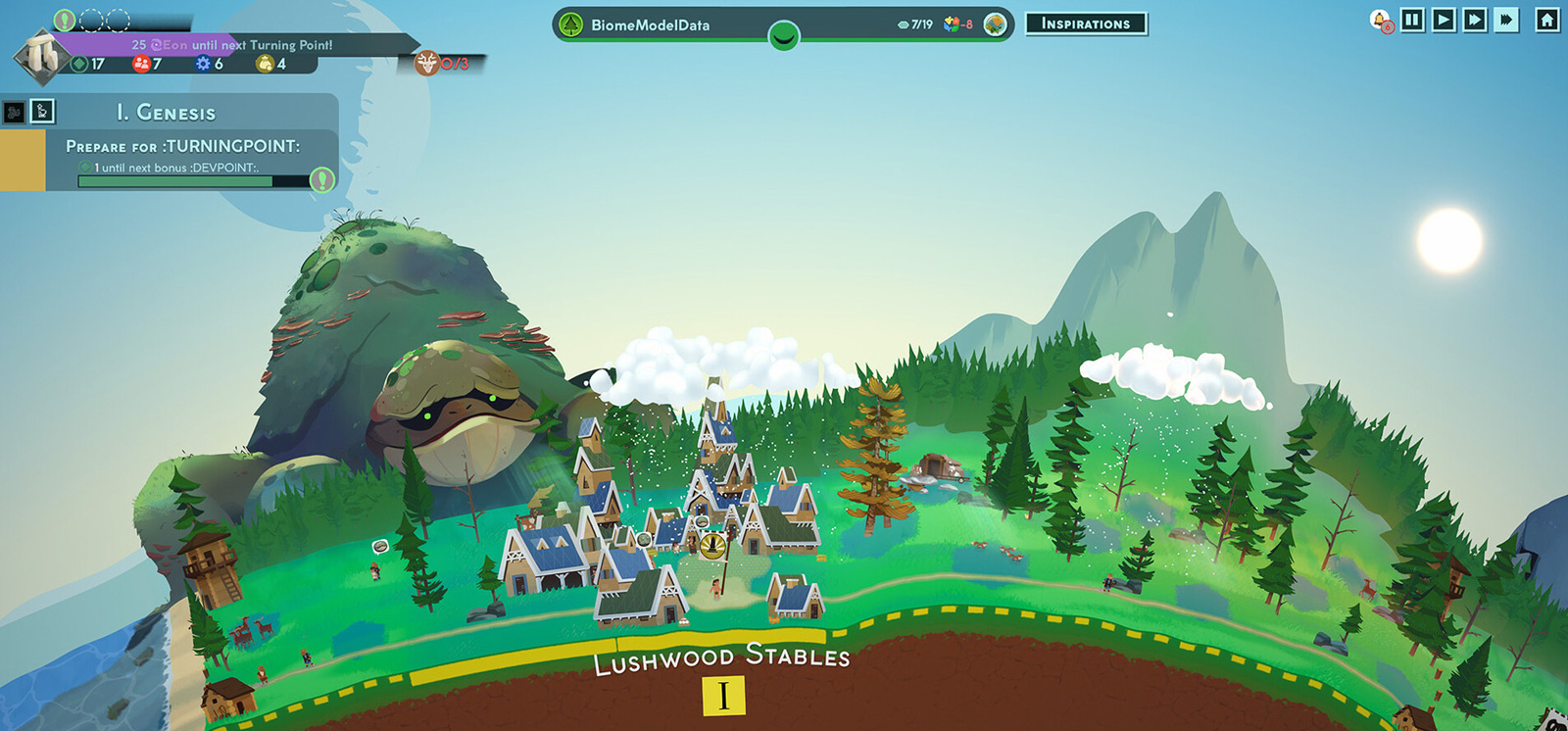
Task: Click the deer head objective icon
Action: tap(427, 64)
